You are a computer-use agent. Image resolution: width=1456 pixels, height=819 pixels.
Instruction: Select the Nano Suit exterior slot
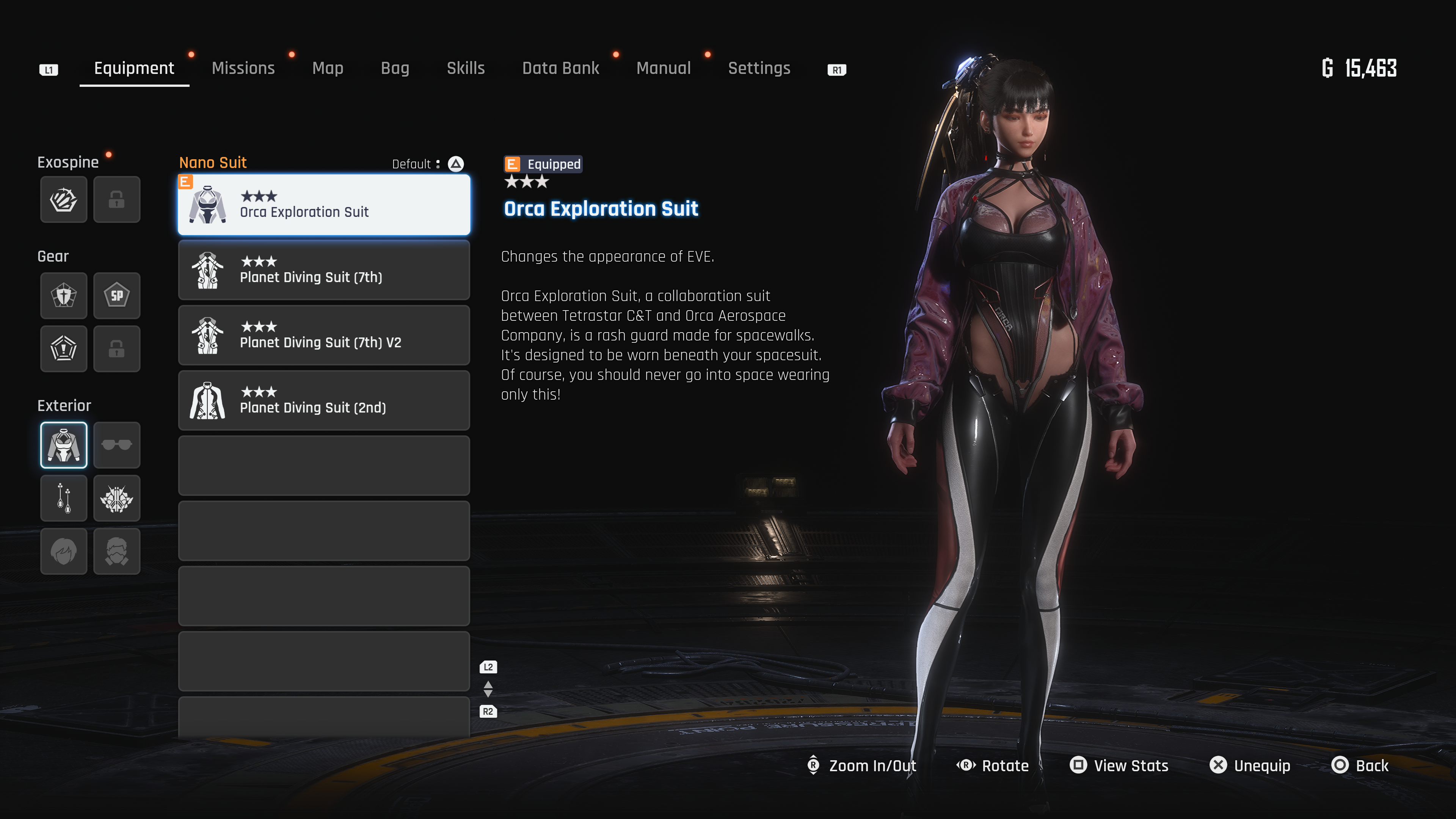click(x=64, y=446)
